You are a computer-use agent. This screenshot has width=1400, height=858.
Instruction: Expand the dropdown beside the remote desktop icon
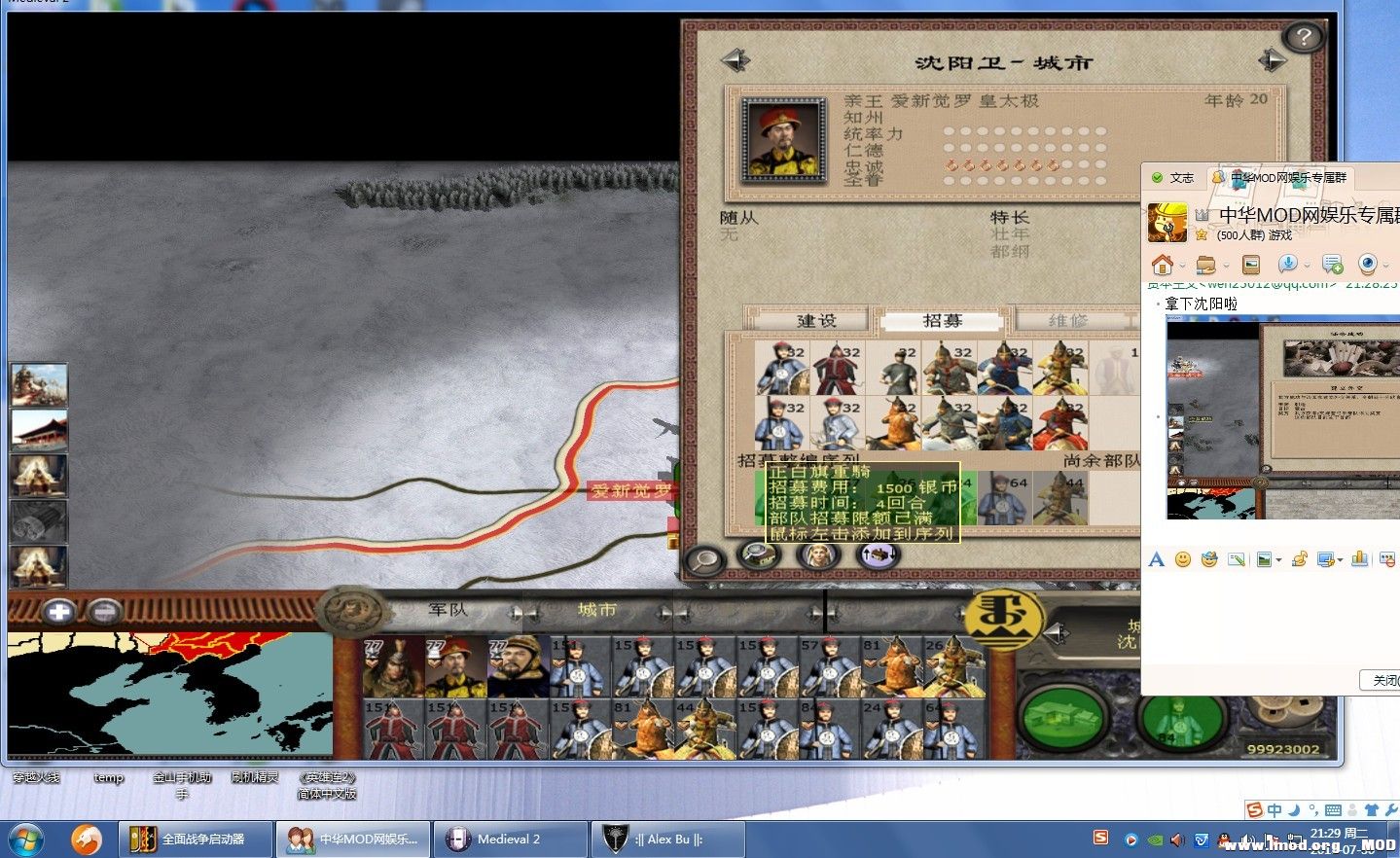pyautogui.click(x=1340, y=559)
